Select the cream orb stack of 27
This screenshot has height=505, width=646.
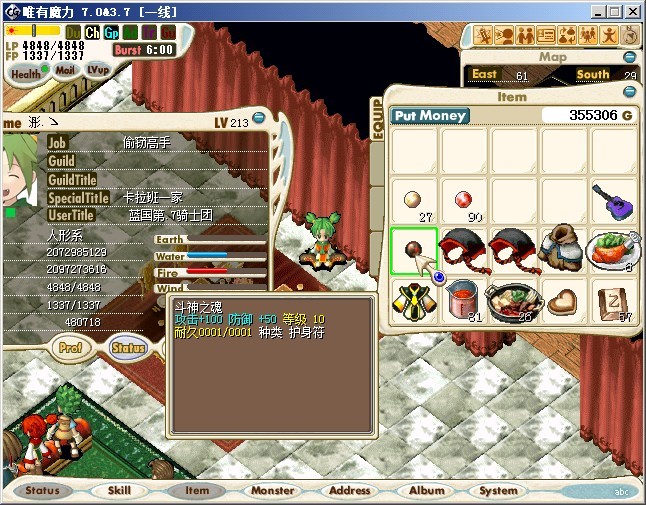[412, 201]
